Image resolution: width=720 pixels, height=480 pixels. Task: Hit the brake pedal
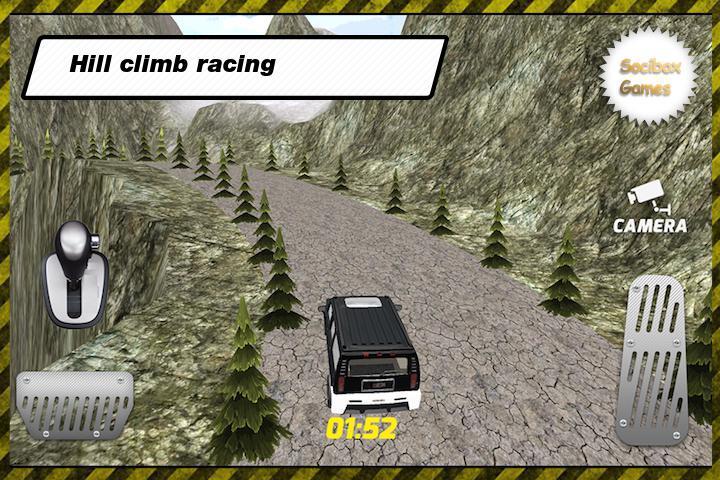tap(75, 401)
